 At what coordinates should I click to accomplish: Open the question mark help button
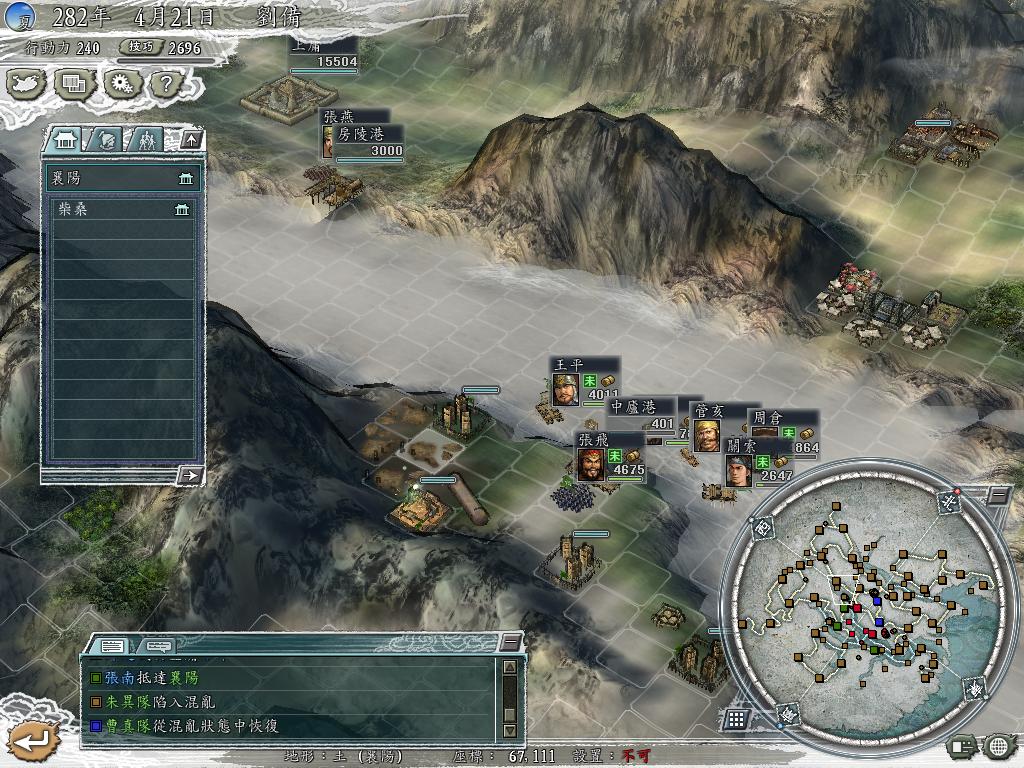click(x=164, y=84)
